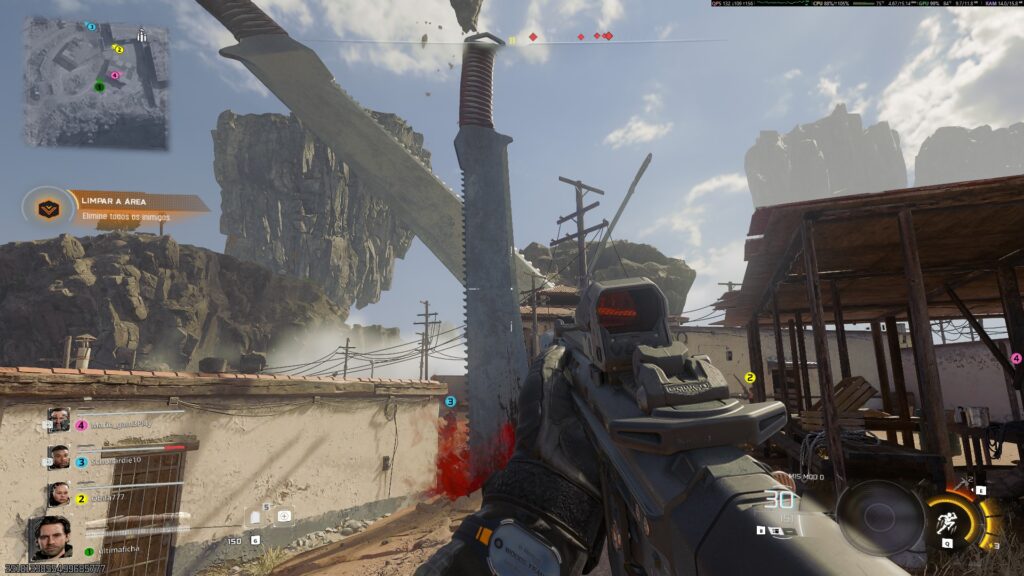Image resolution: width=1024 pixels, height=576 pixels.
Task: Open the minimap in the corner
Action: [96, 82]
